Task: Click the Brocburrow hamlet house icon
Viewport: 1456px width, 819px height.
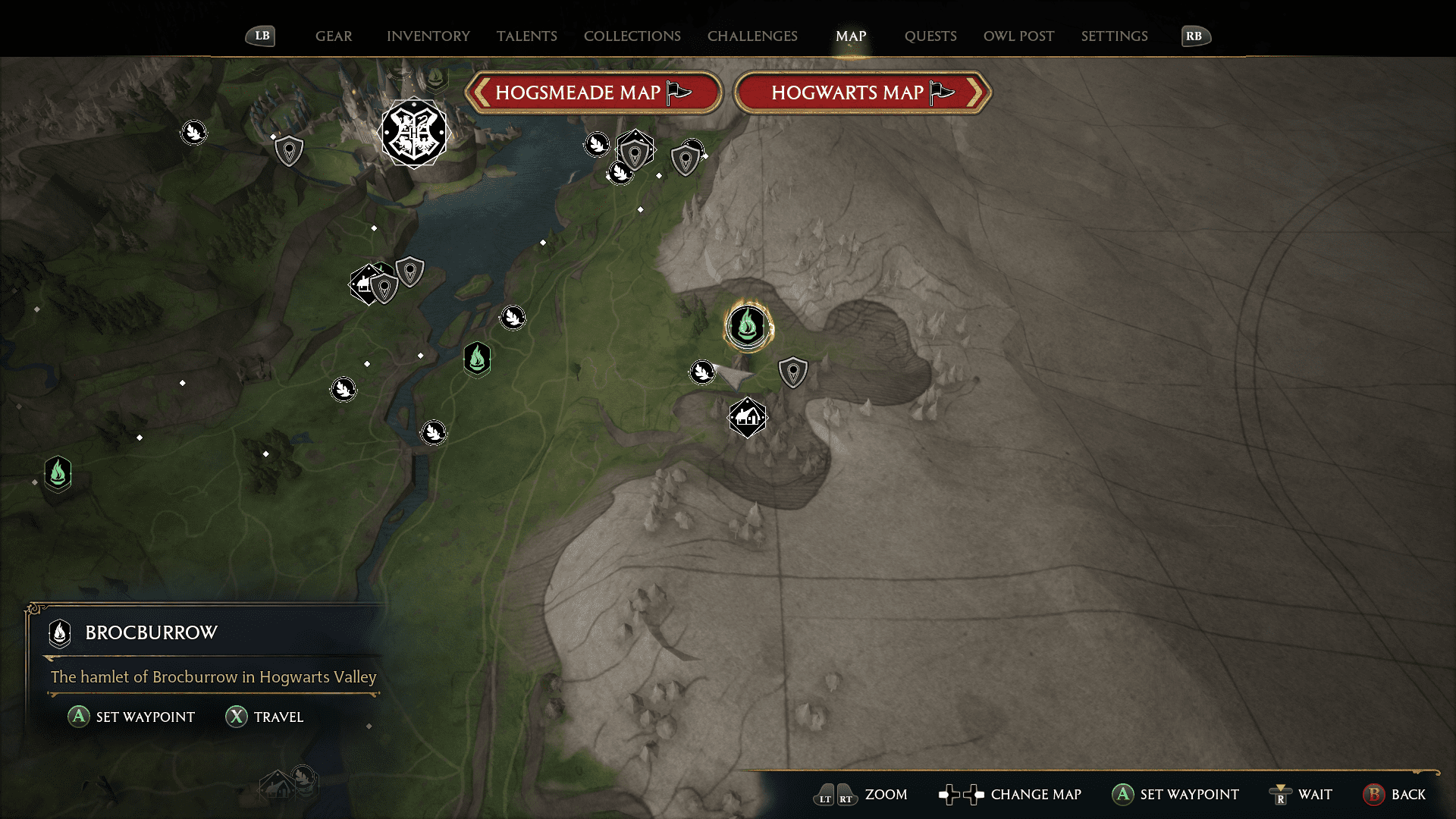Action: 747,417
